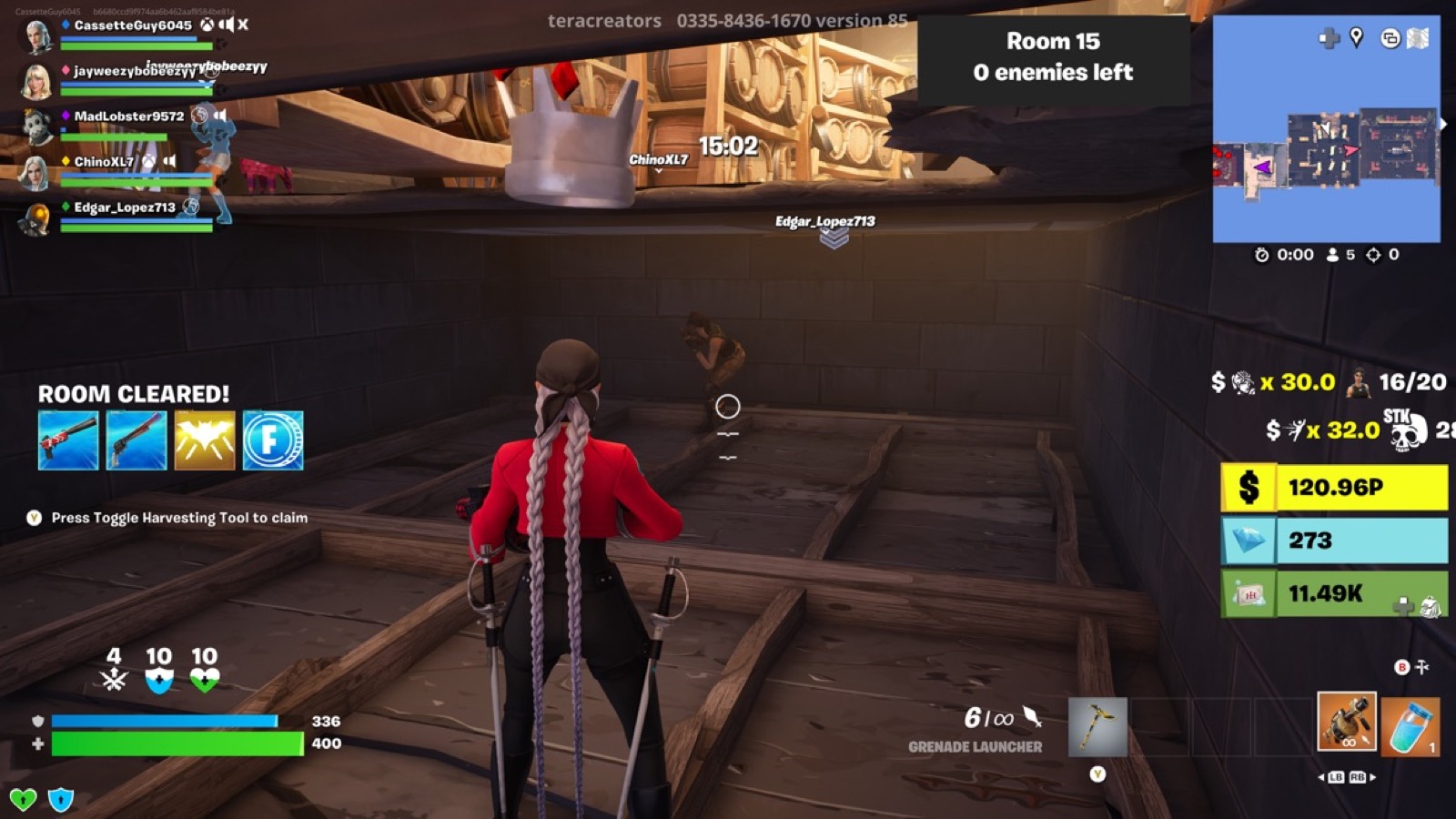Viewport: 1456px width, 819px height.
Task: Click the right arrow beside RB in hotbar
Action: [x=1371, y=777]
